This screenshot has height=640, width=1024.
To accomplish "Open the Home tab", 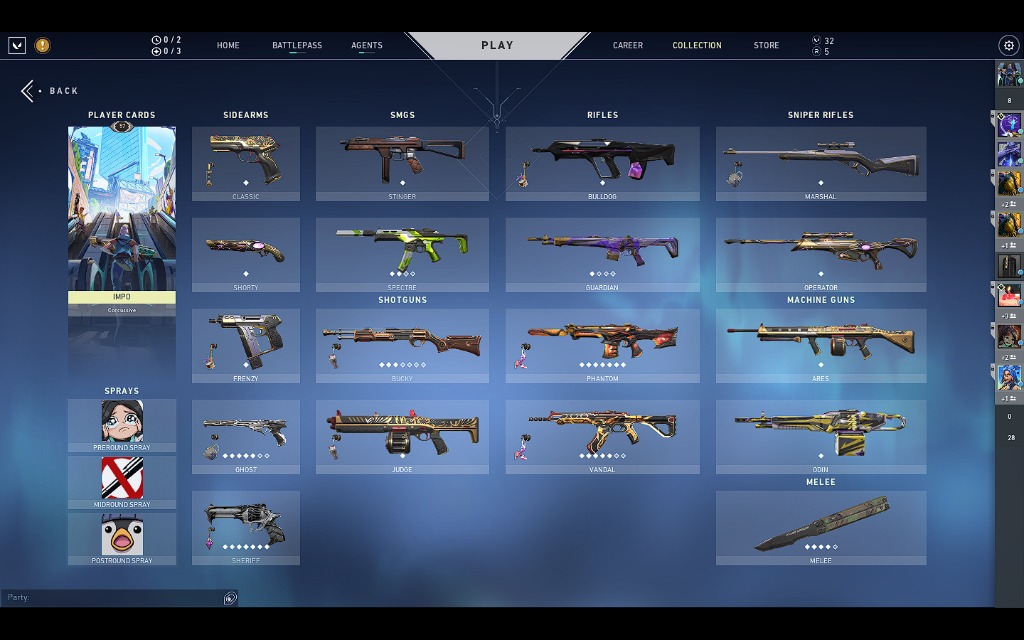I will coord(228,45).
